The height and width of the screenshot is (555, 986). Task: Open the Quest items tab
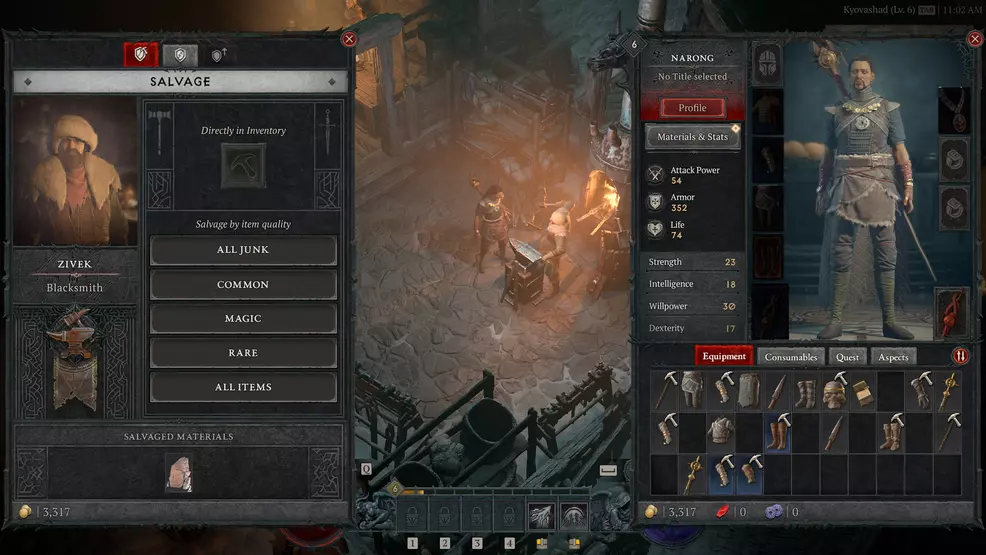(847, 357)
